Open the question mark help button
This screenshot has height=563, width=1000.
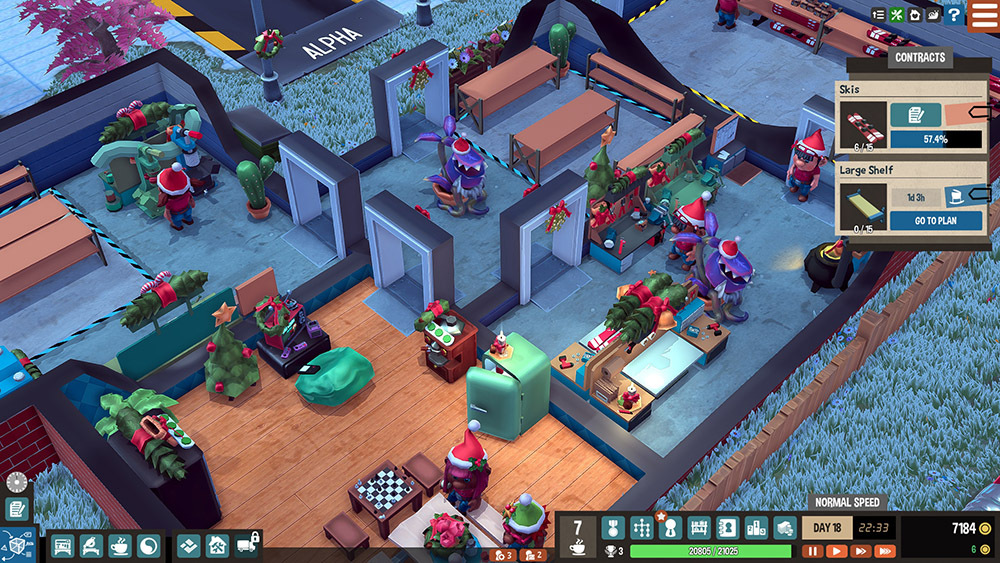pos(954,15)
